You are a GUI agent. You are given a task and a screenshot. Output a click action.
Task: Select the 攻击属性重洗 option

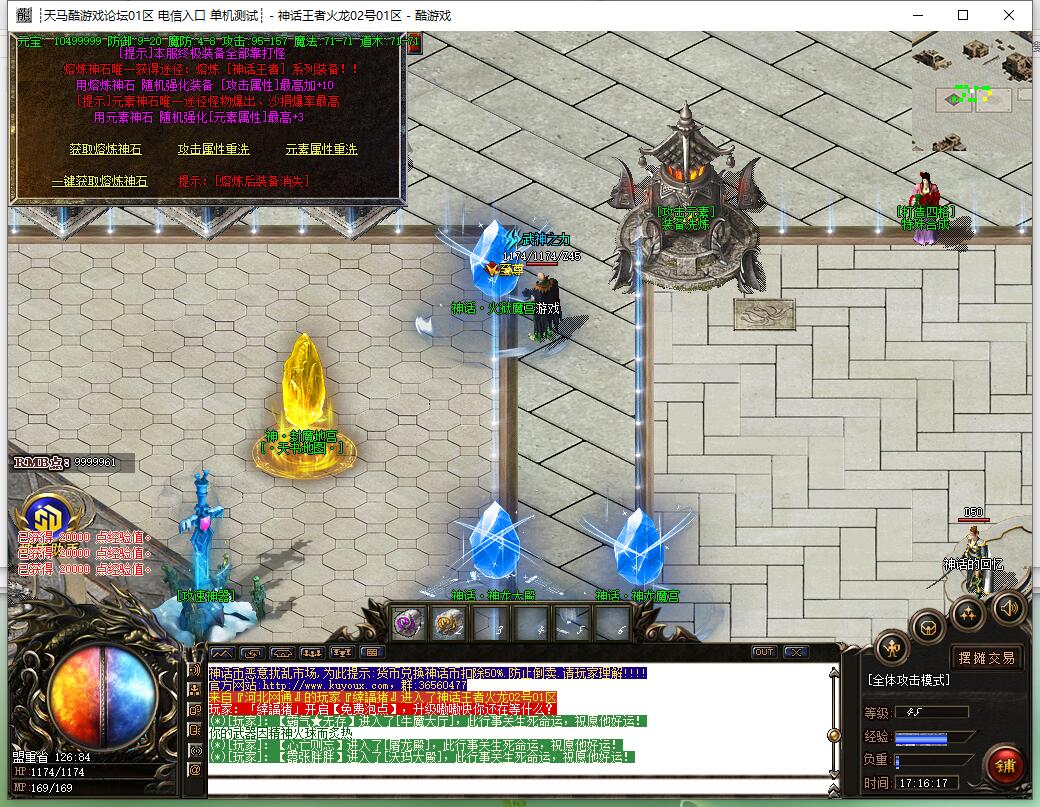[x=213, y=149]
